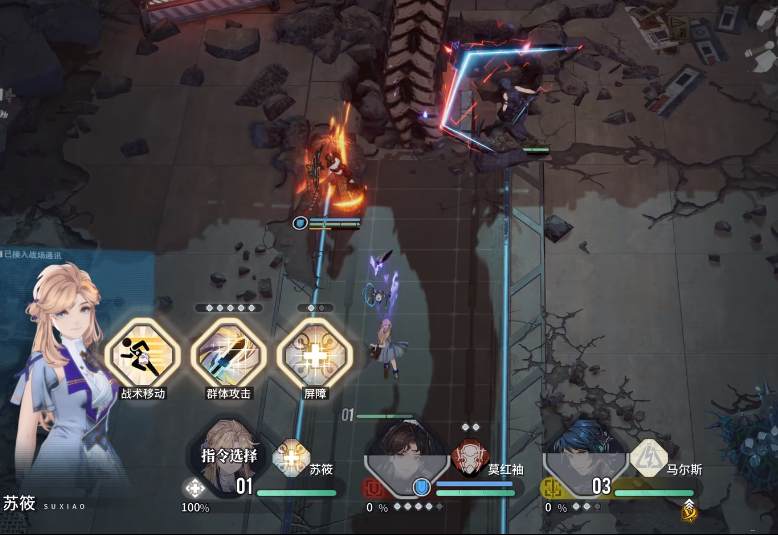This screenshot has height=535, width=778.
Task: Tap 莫红袖's red mask skill badge
Action: pos(469,458)
